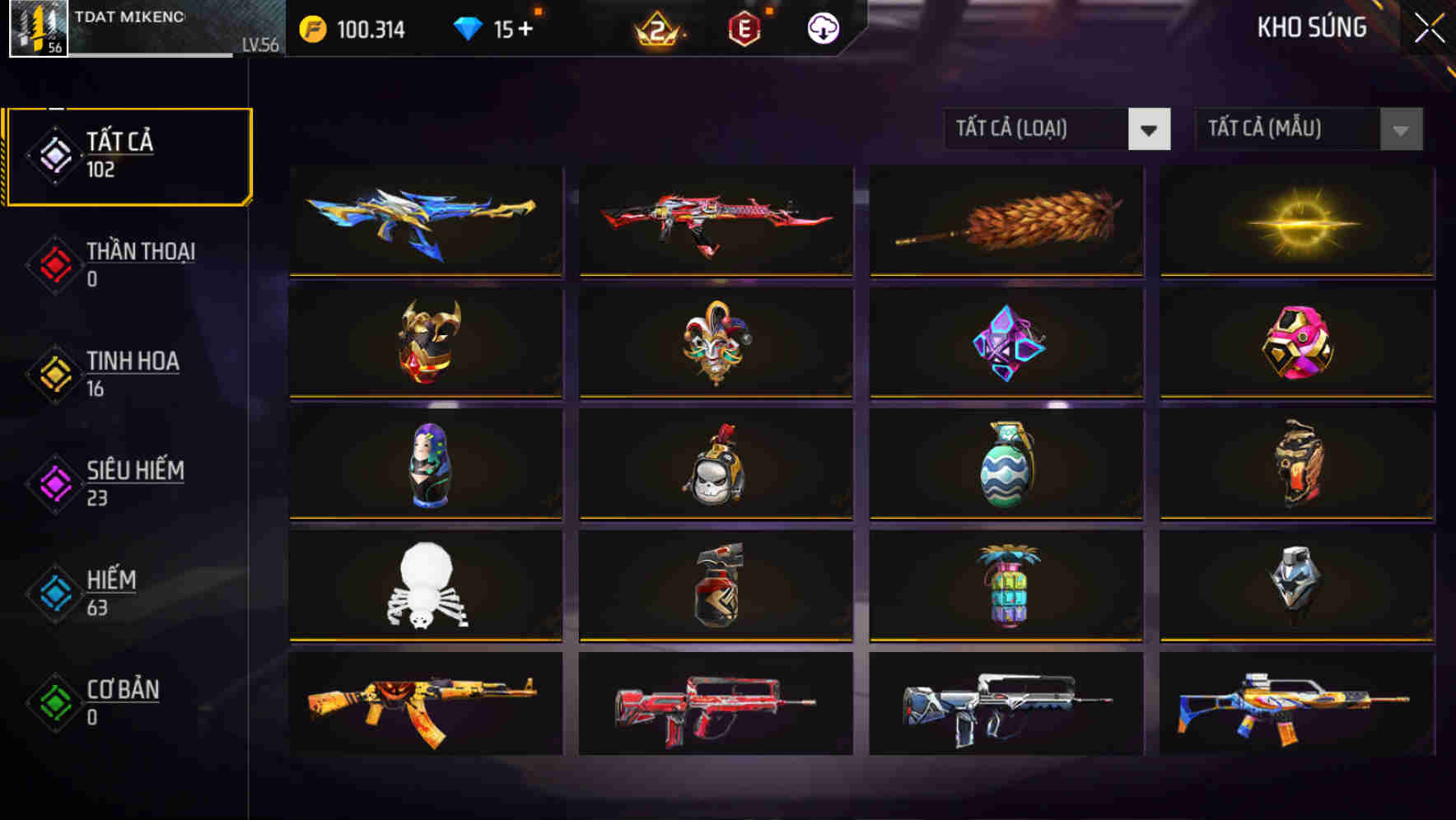Viewport: 1456px width, 820px height.
Task: Click the cloud download icon
Action: click(x=821, y=28)
